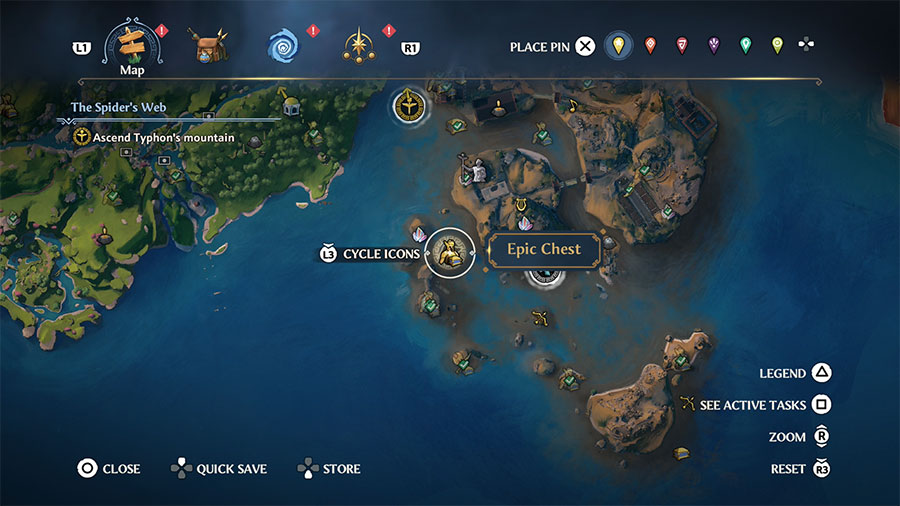900x506 pixels.
Task: Pick the purple map pin
Action: click(714, 45)
